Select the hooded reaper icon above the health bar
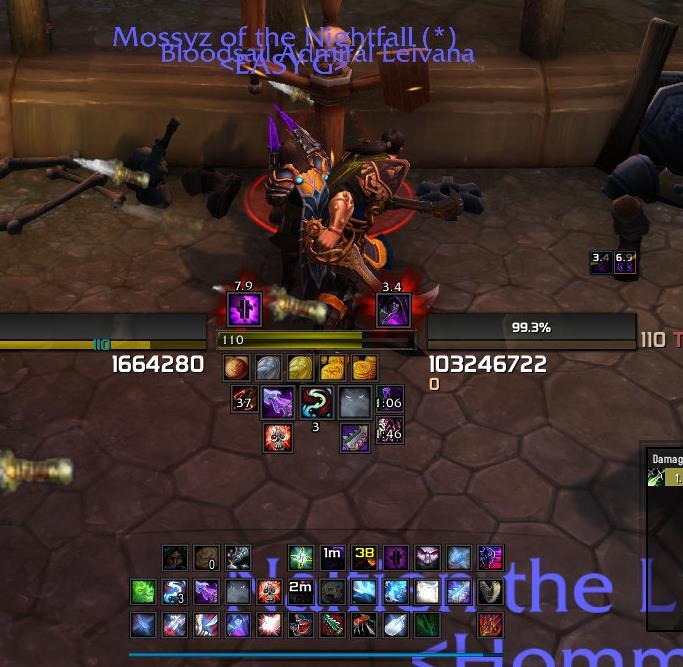 coord(392,310)
